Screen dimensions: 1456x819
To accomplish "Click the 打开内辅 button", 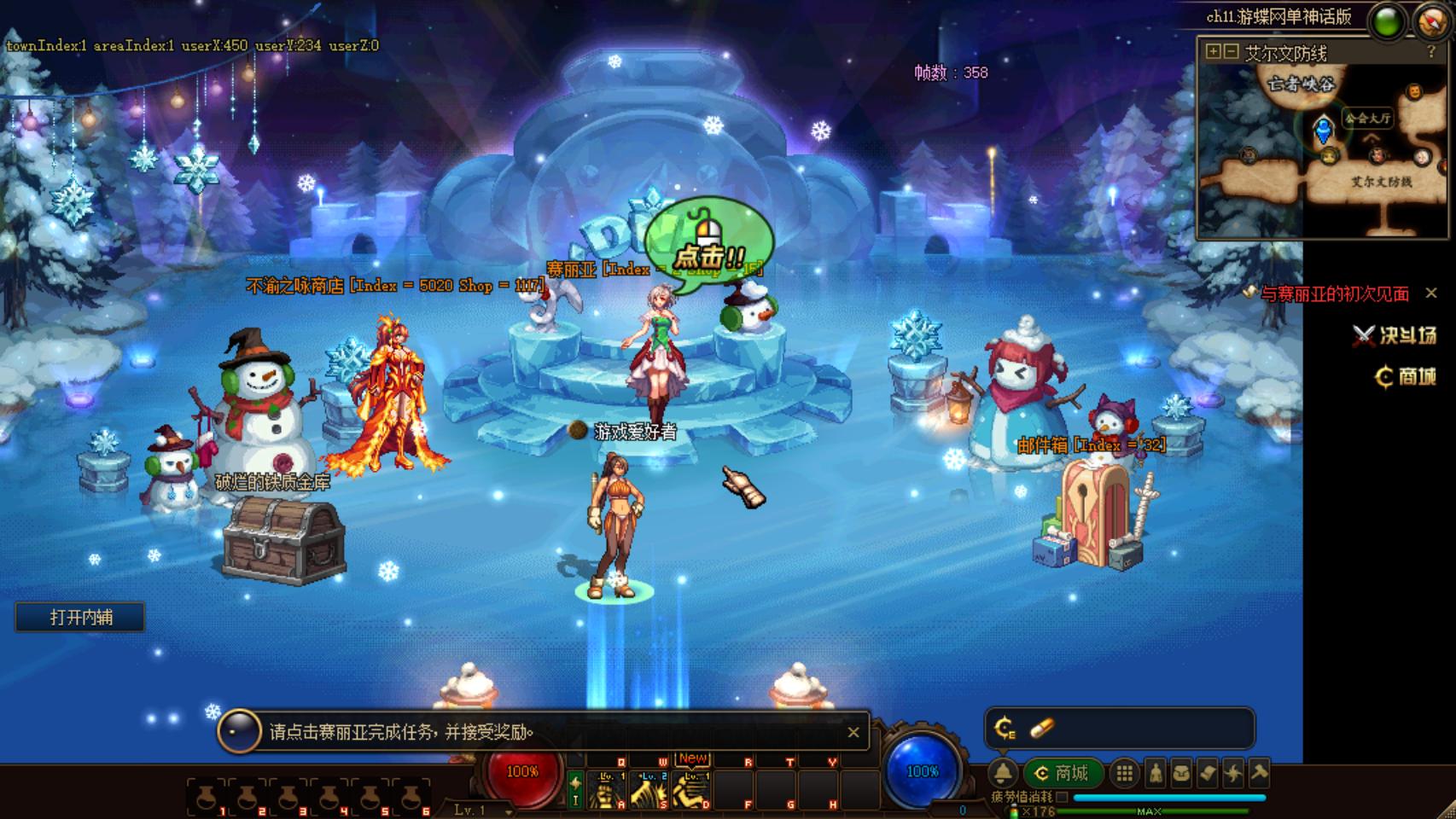I will pyautogui.click(x=80, y=617).
